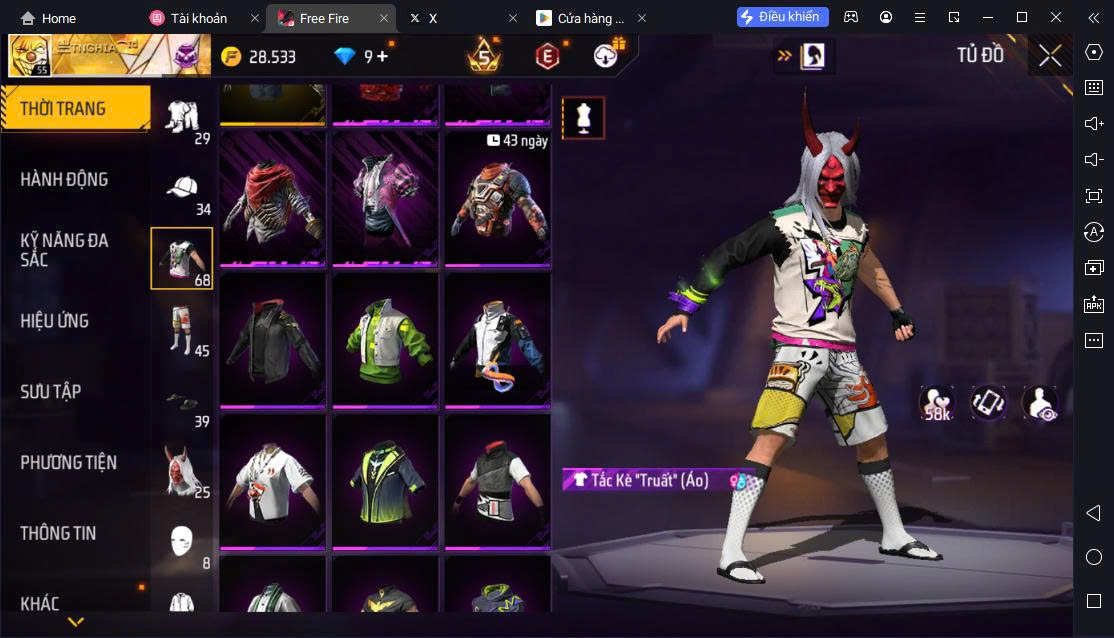Select the shorts and socks subcategory
1114x638 pixels.
(182, 330)
